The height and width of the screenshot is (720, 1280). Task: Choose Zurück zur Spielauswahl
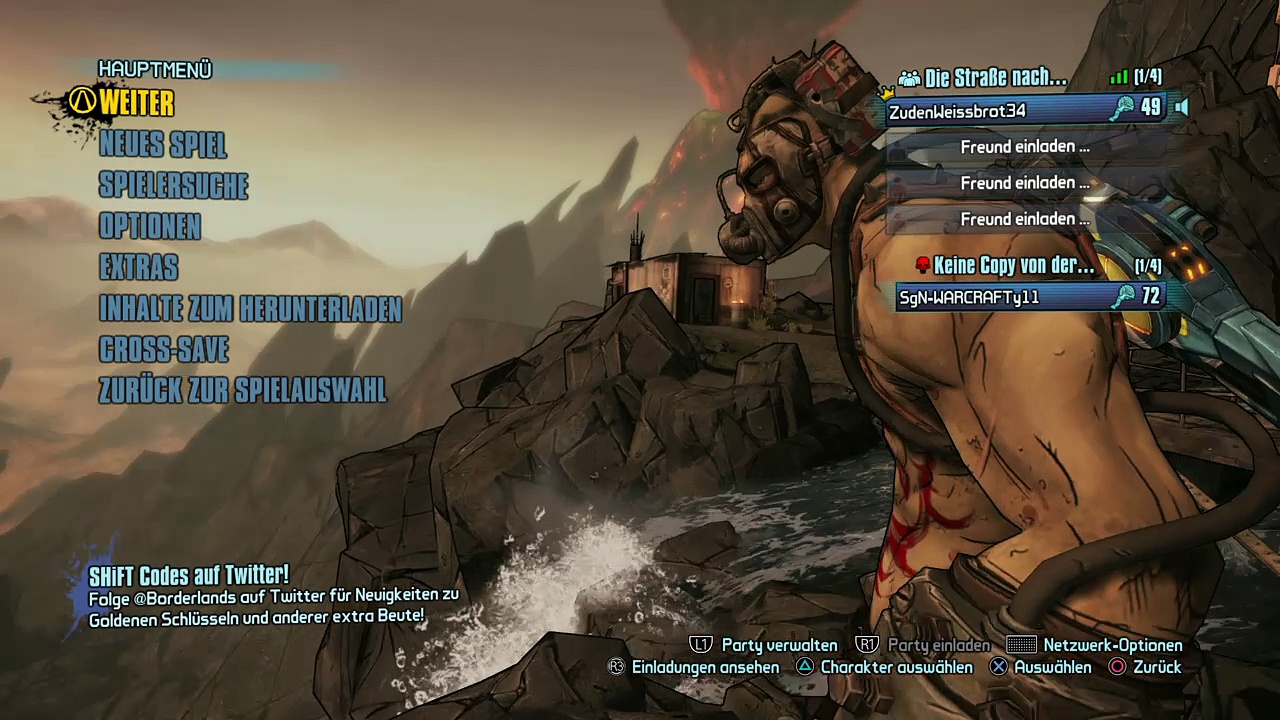click(243, 391)
